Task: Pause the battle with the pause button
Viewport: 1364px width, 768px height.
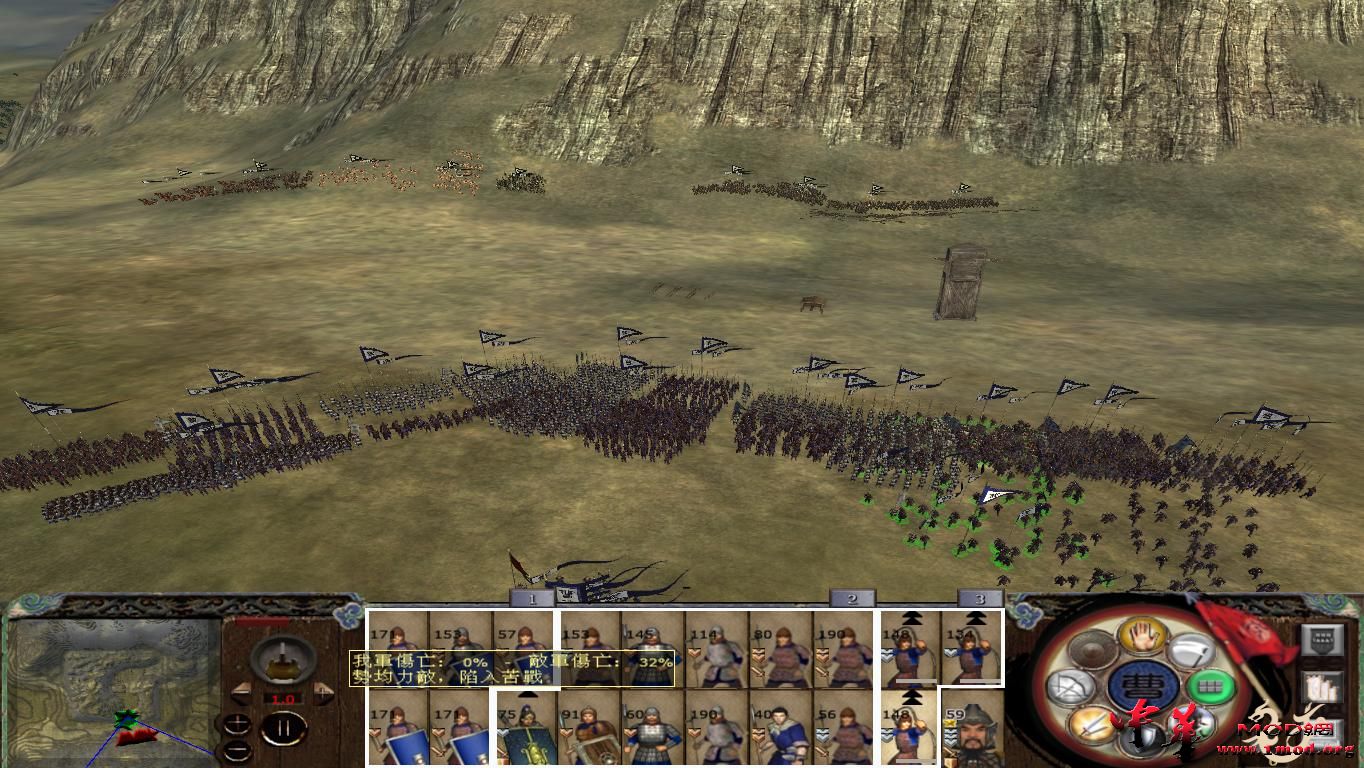Action: (x=283, y=727)
